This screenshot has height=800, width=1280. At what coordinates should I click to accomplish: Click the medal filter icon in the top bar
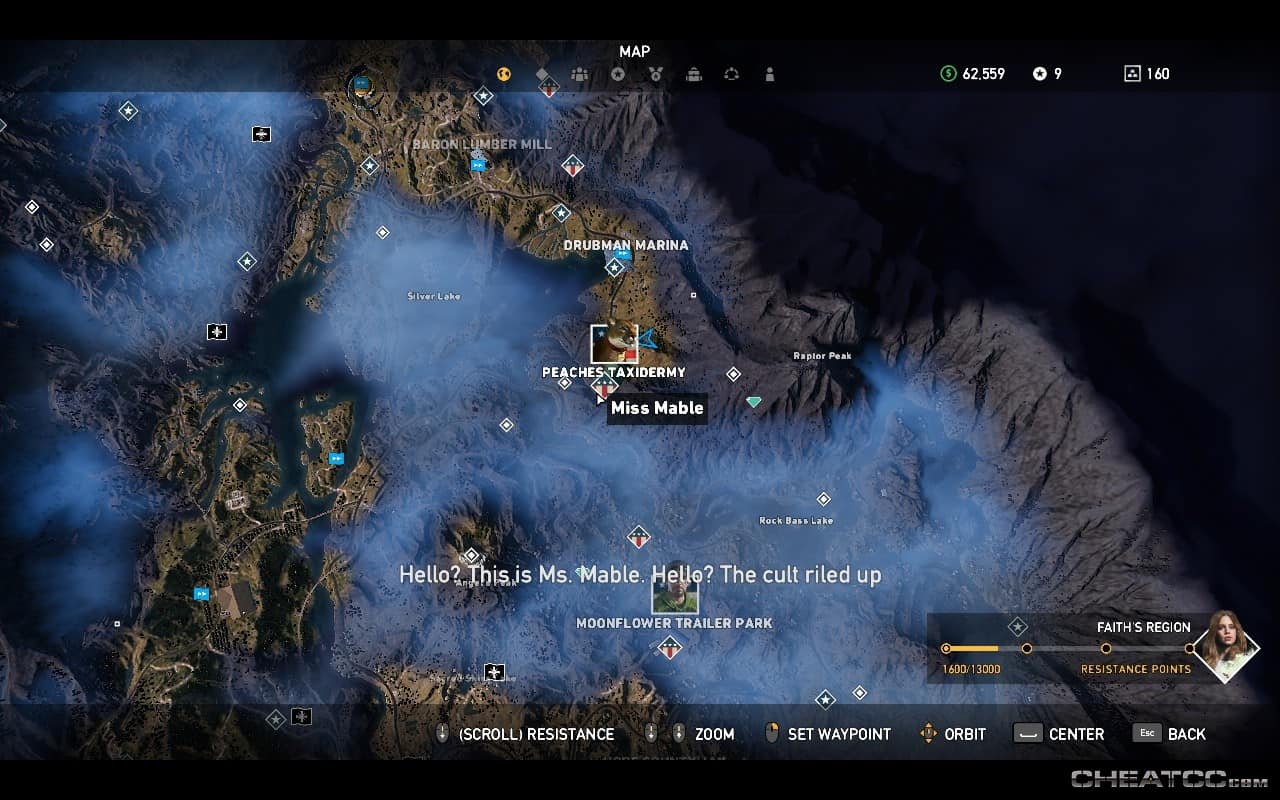(654, 73)
